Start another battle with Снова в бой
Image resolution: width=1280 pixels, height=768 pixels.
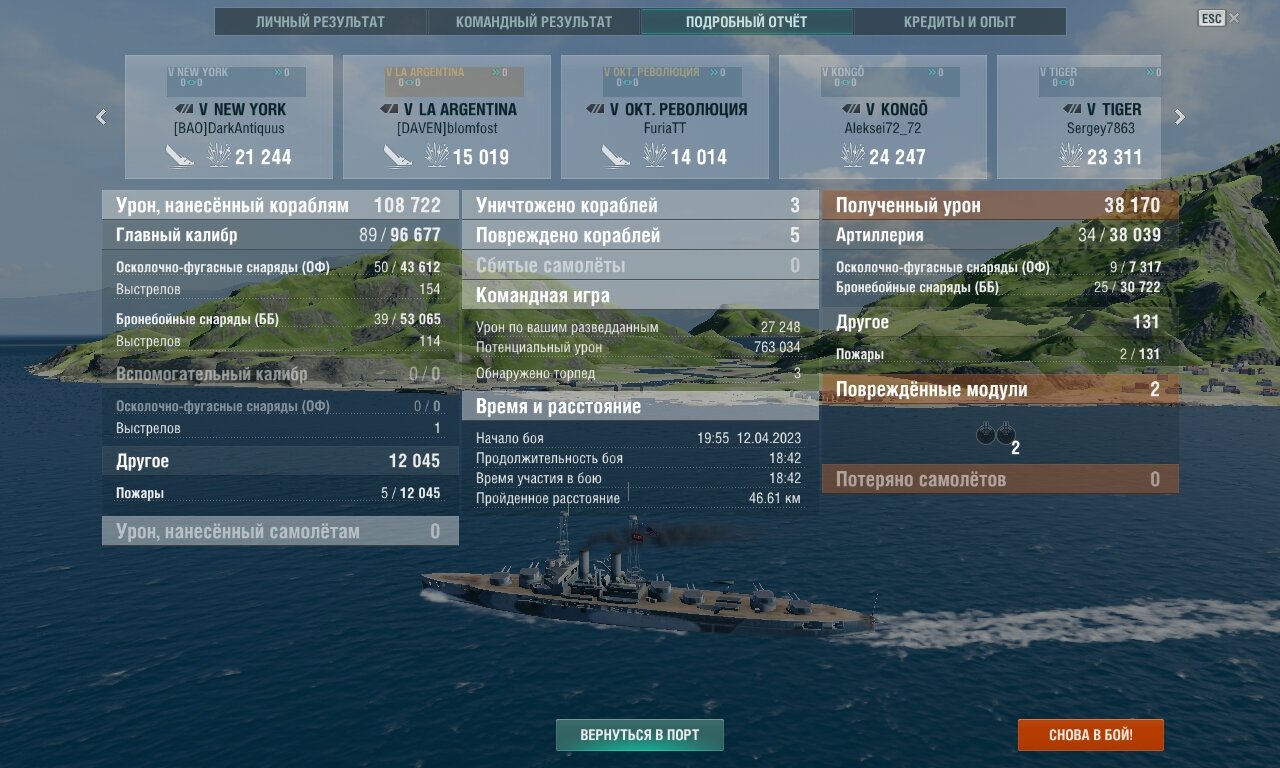tap(1091, 735)
